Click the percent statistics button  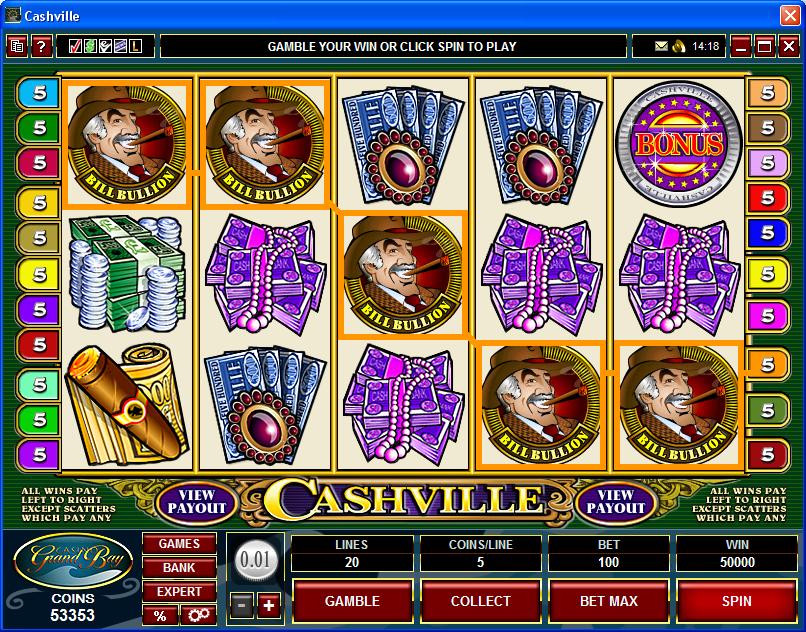coord(160,615)
